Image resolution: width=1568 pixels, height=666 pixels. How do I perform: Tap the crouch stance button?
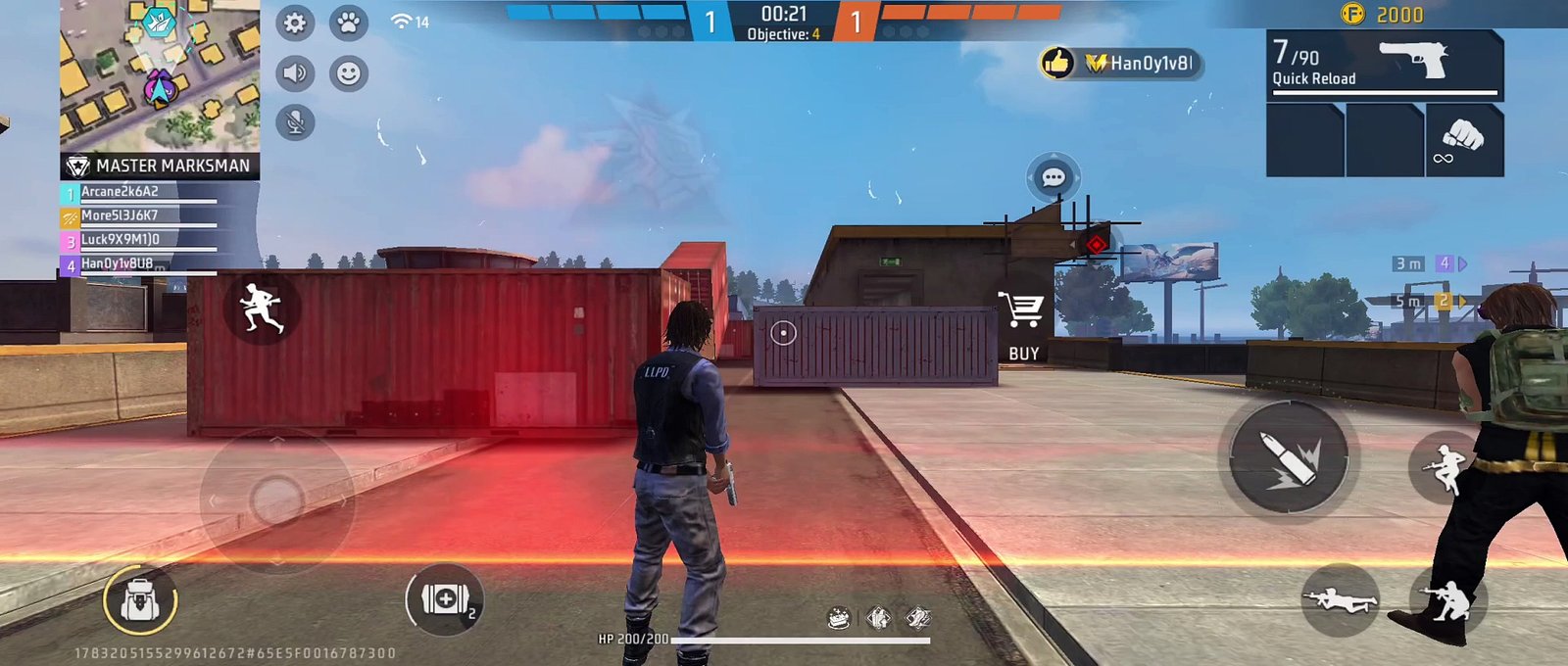click(x=1448, y=599)
